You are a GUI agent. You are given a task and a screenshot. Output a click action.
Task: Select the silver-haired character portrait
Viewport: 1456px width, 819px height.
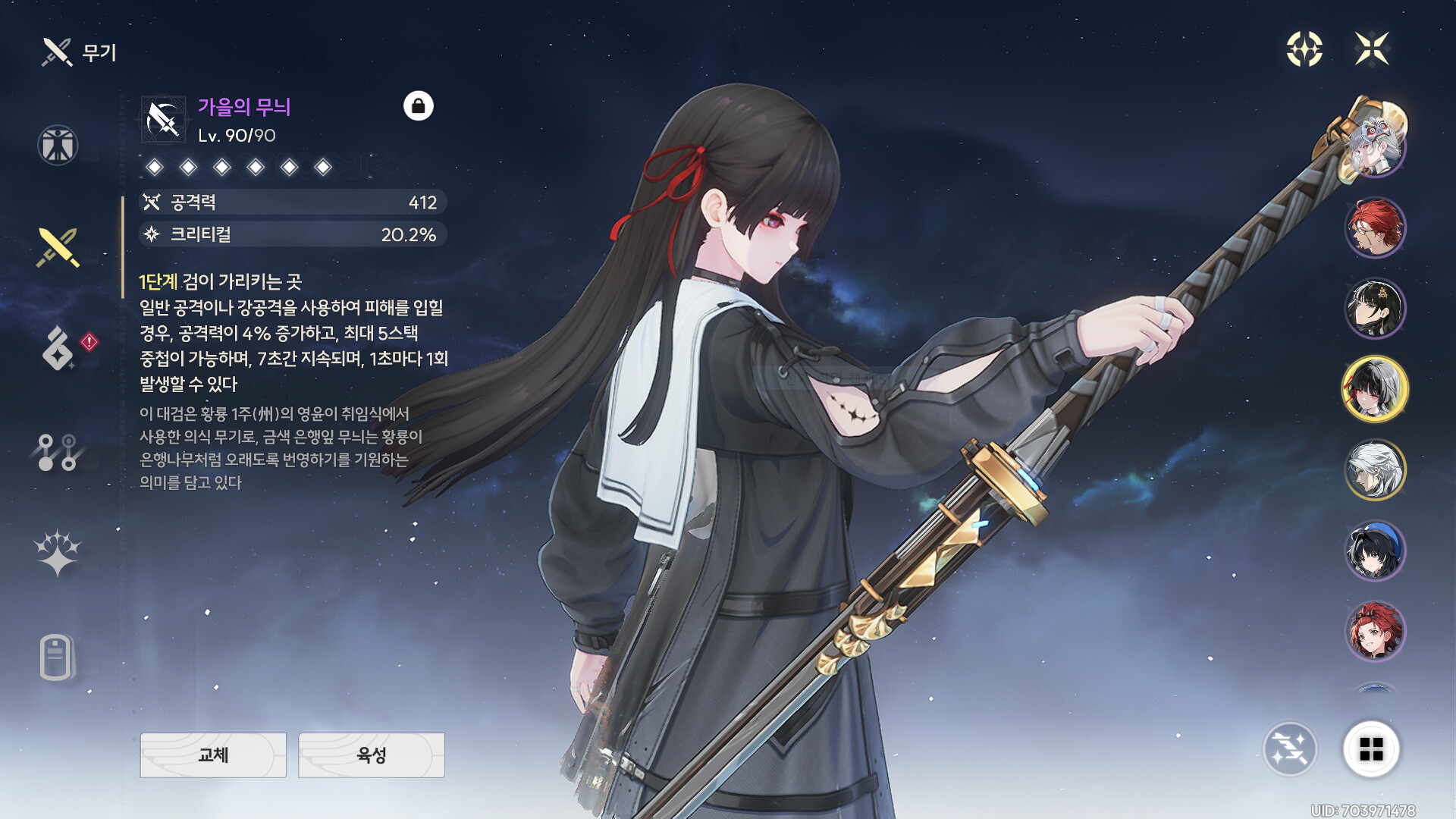click(x=1375, y=470)
